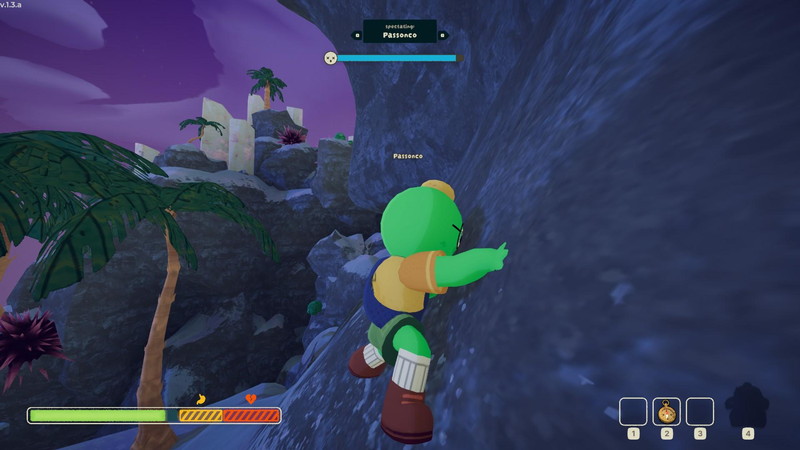Choose the empty hotbar slot numbered 3
This screenshot has width=800, height=450.
pyautogui.click(x=700, y=411)
